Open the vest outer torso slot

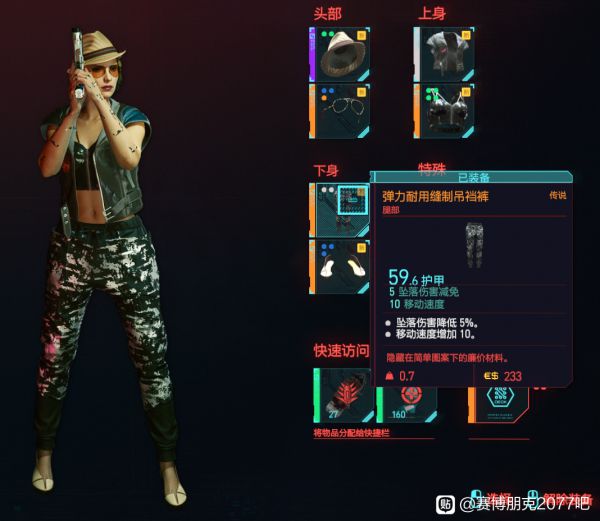[x=445, y=52]
